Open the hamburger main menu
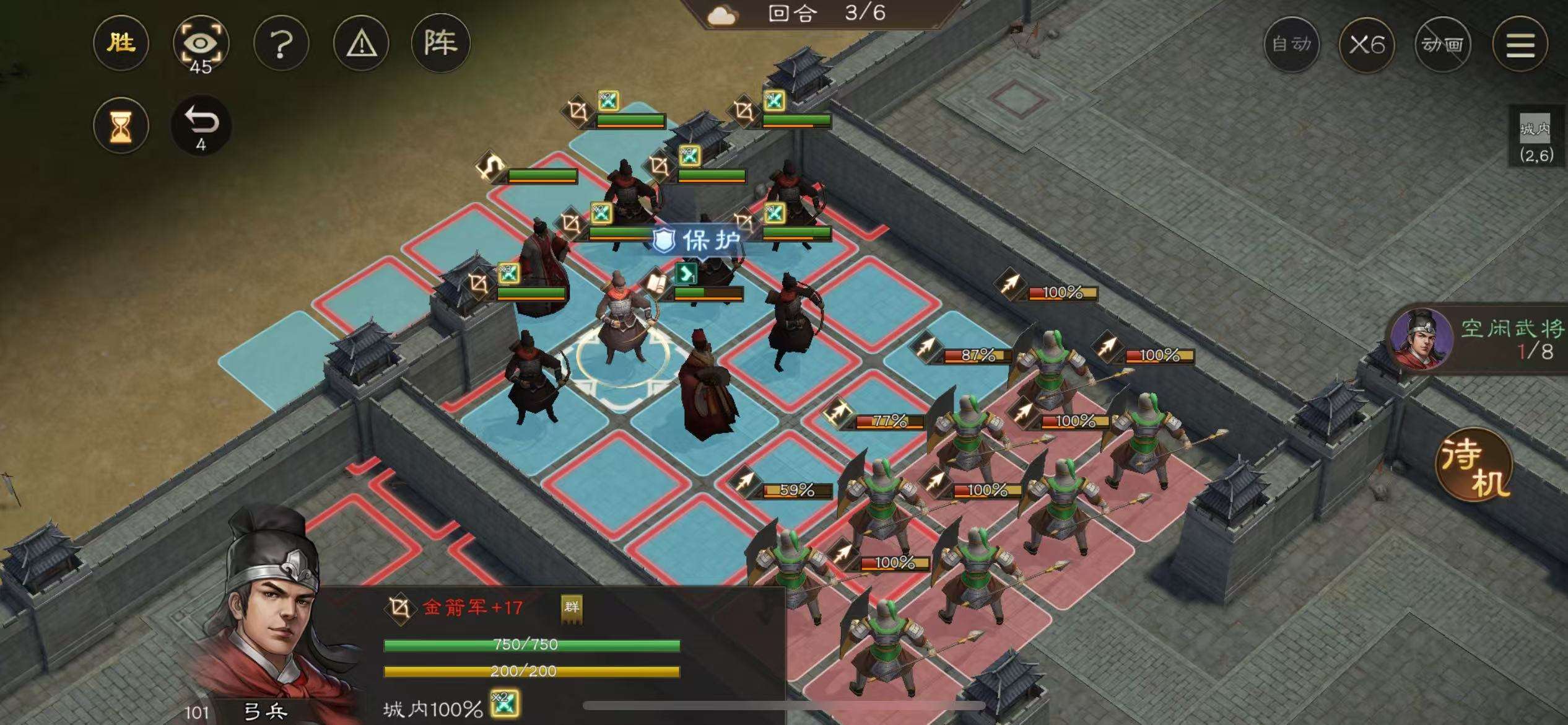 (1520, 45)
